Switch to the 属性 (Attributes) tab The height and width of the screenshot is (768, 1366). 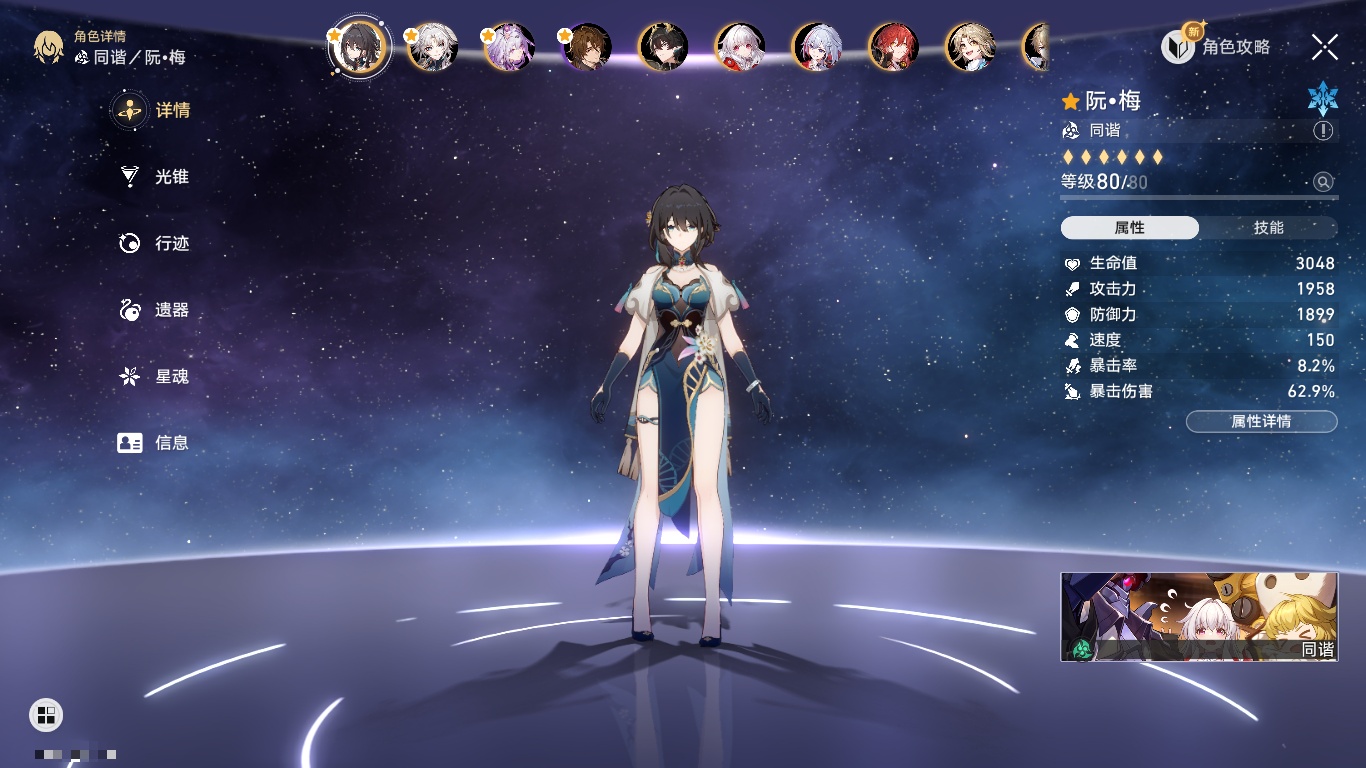tap(1130, 228)
